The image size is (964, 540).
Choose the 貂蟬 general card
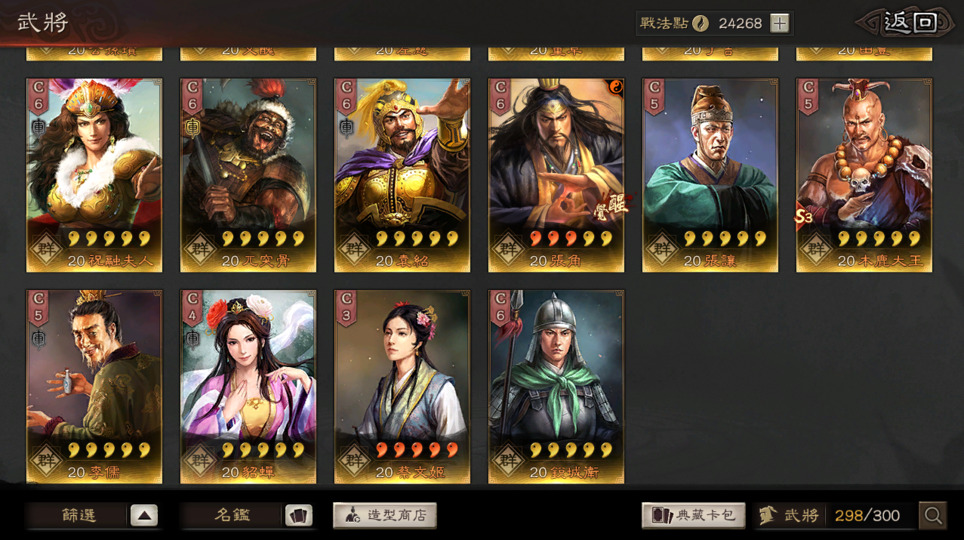coord(248,387)
